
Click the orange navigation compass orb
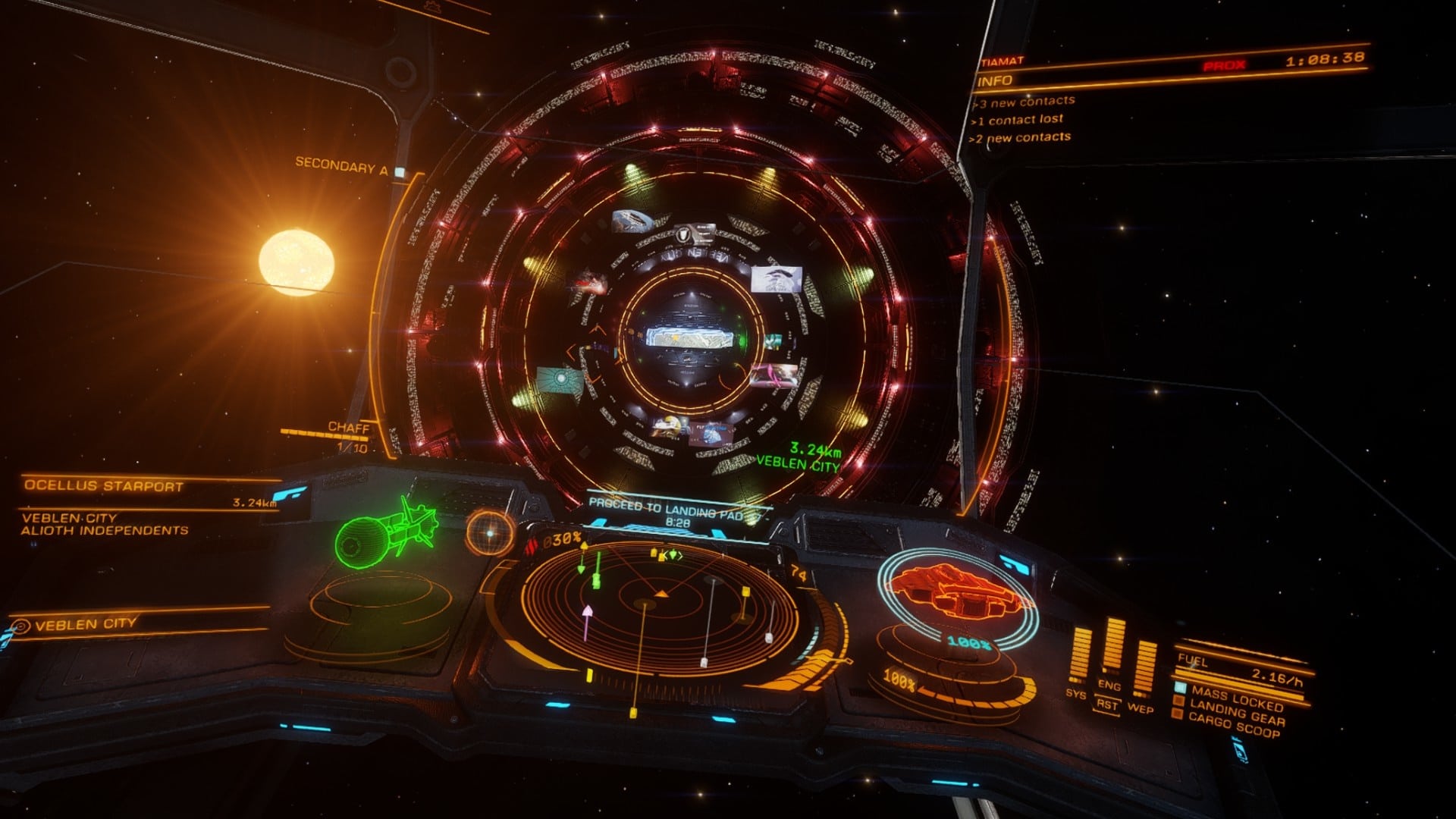[x=489, y=532]
